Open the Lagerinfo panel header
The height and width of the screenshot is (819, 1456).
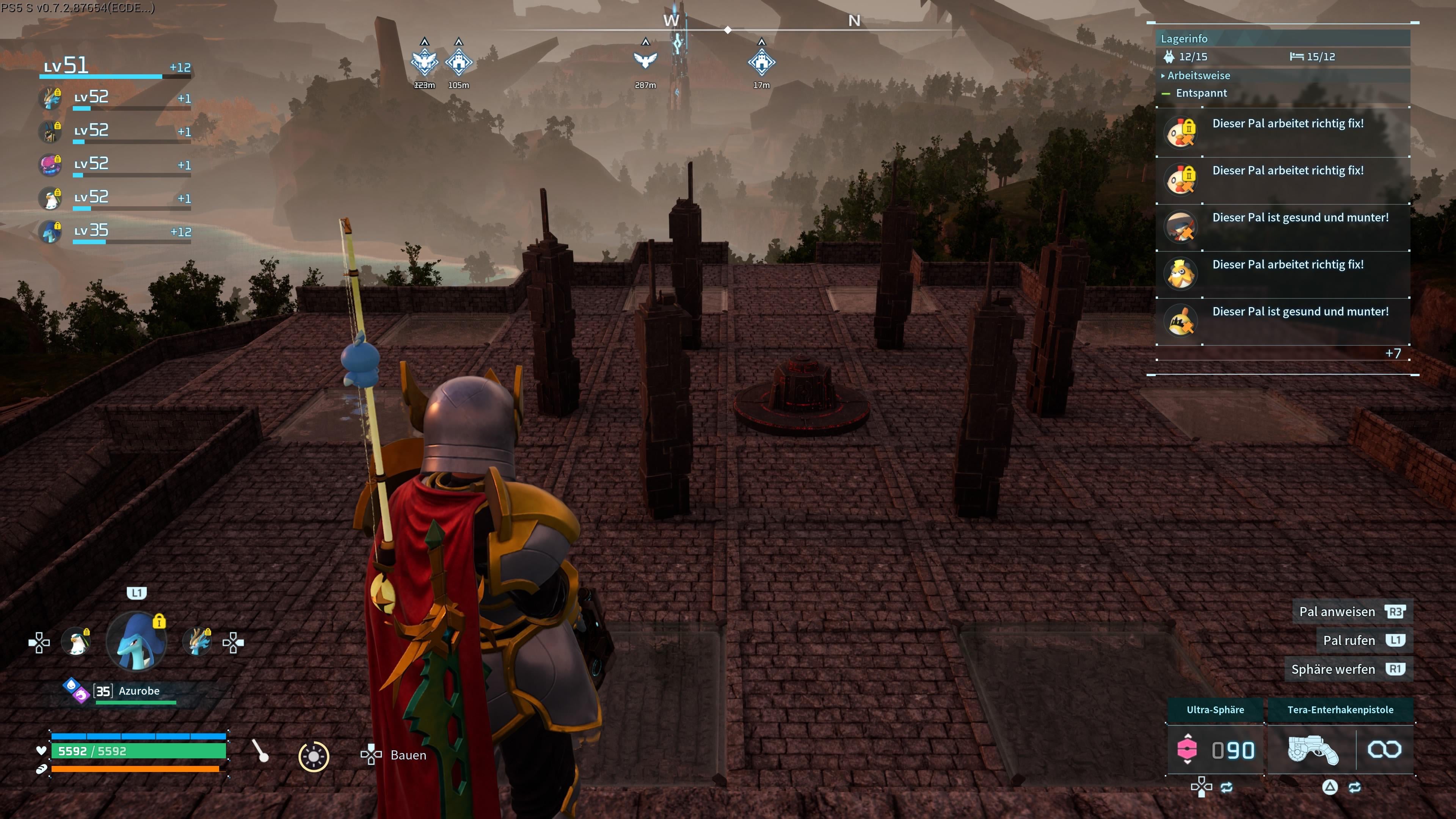1184,38
